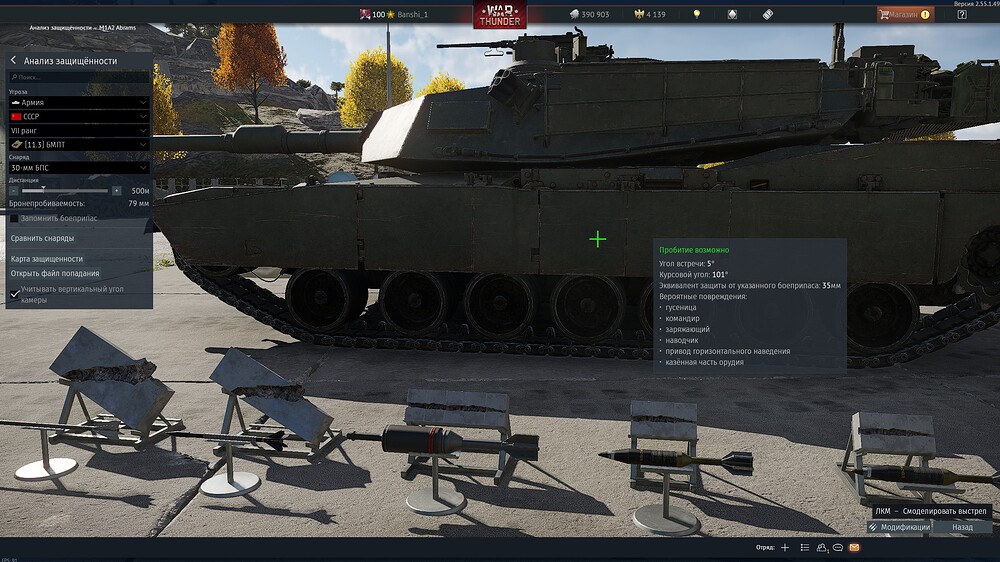Image resolution: width=1000 pixels, height=562 pixels.
Task: Open the БМПТ vehicle dropdown
Action: click(x=78, y=144)
